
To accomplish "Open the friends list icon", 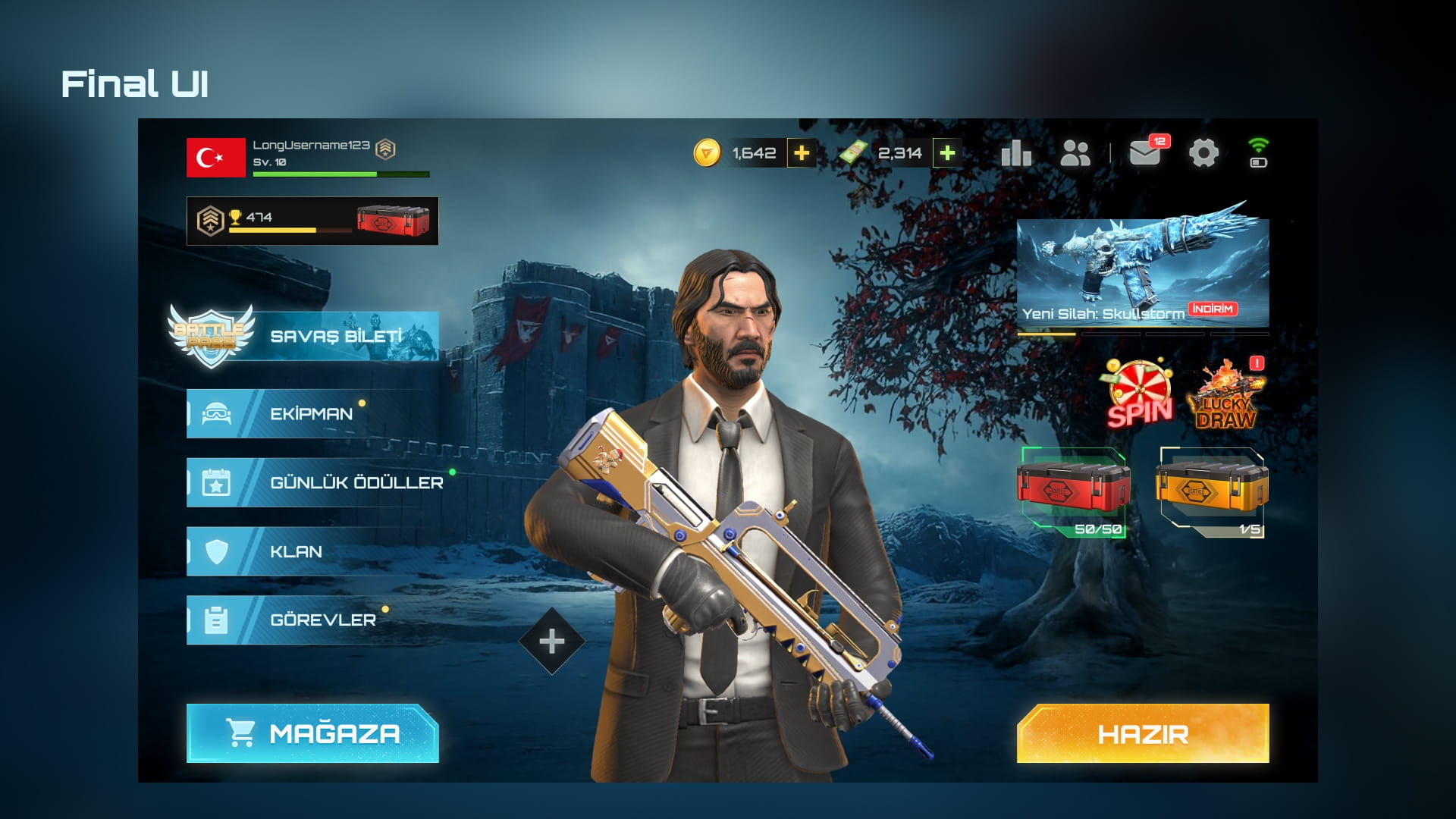I will pos(1075,153).
